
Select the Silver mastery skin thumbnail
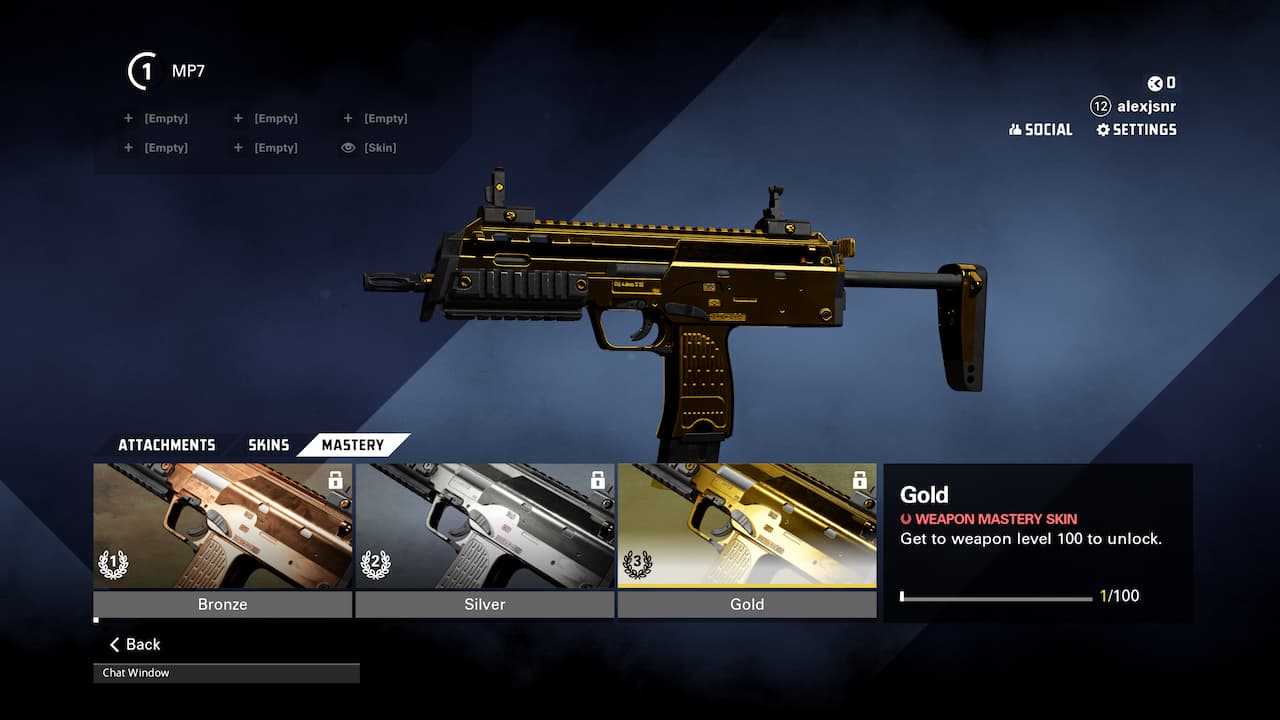point(485,526)
